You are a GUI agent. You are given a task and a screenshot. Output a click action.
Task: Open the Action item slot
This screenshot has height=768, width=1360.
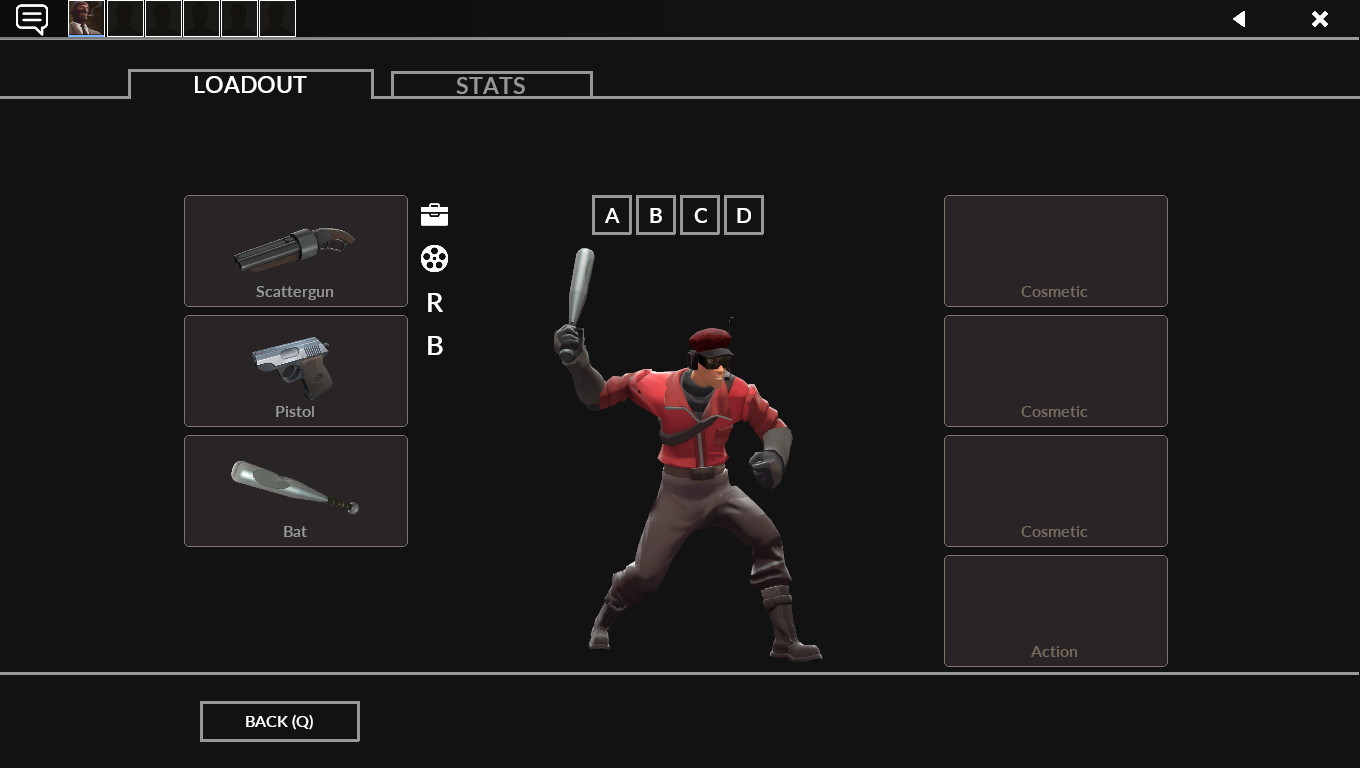coord(1055,610)
